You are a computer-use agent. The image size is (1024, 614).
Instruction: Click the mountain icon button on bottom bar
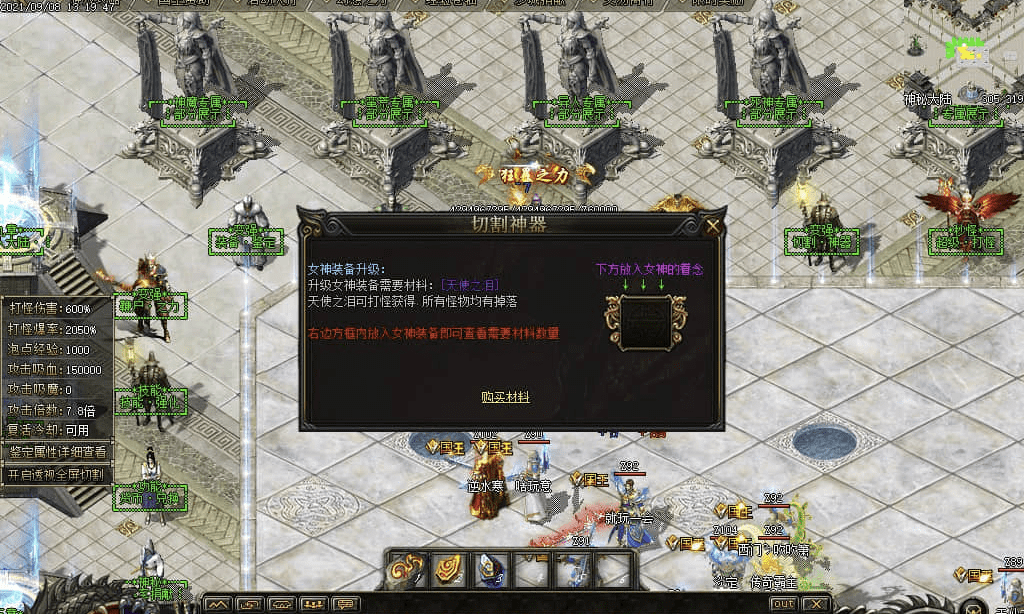click(219, 604)
